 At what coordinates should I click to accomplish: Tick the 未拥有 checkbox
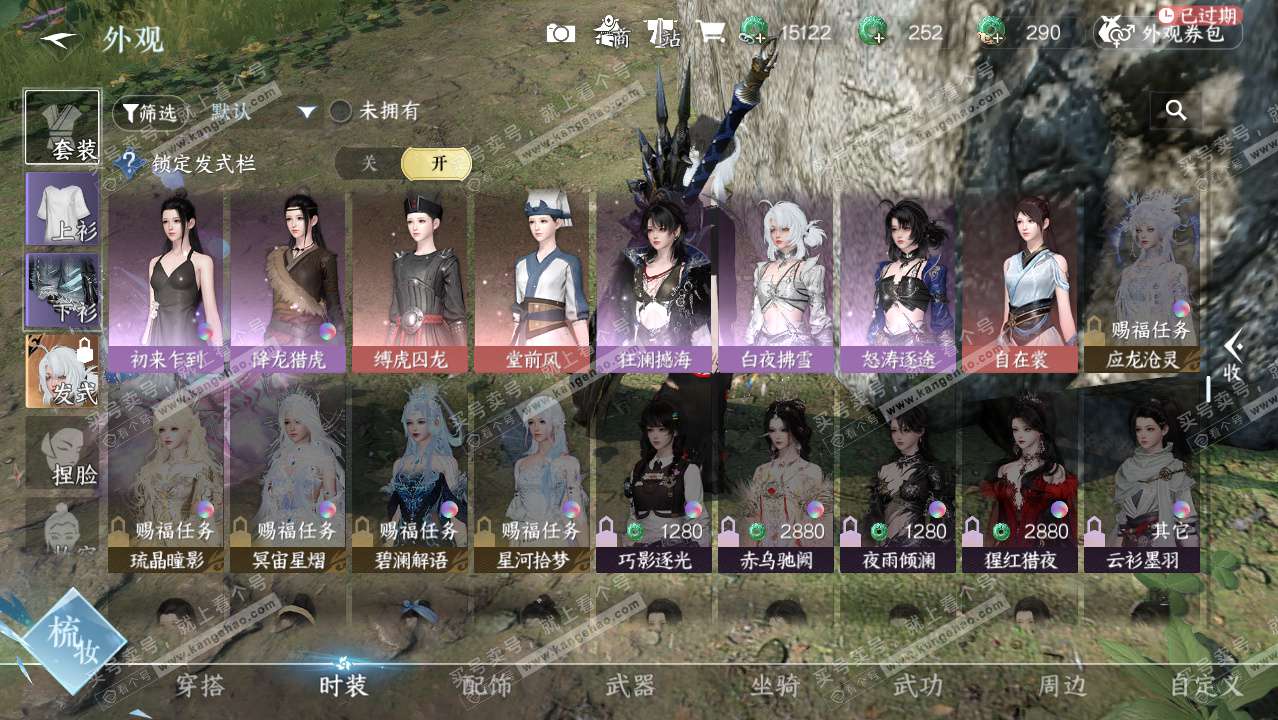(x=341, y=112)
